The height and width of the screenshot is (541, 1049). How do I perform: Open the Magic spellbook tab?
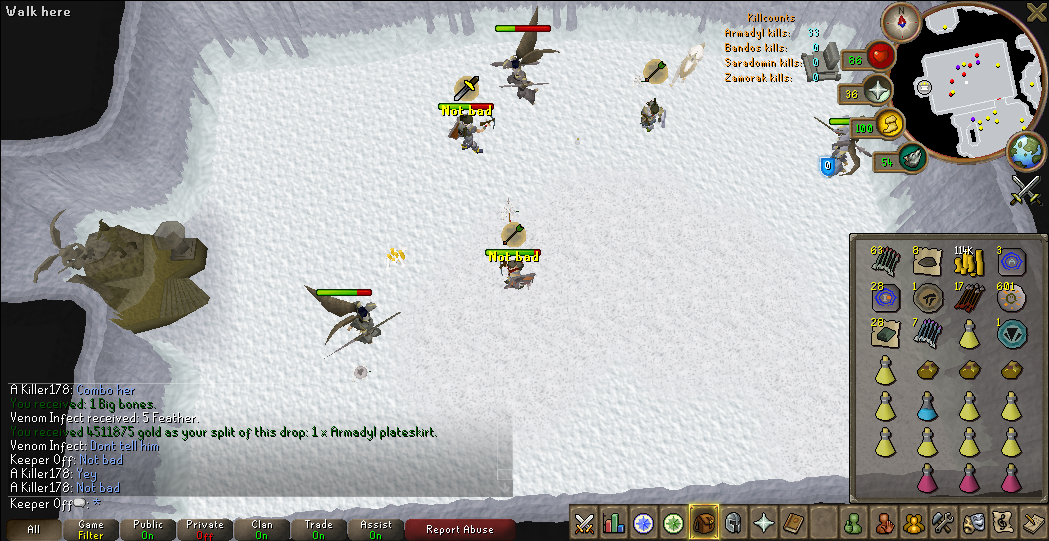793,522
